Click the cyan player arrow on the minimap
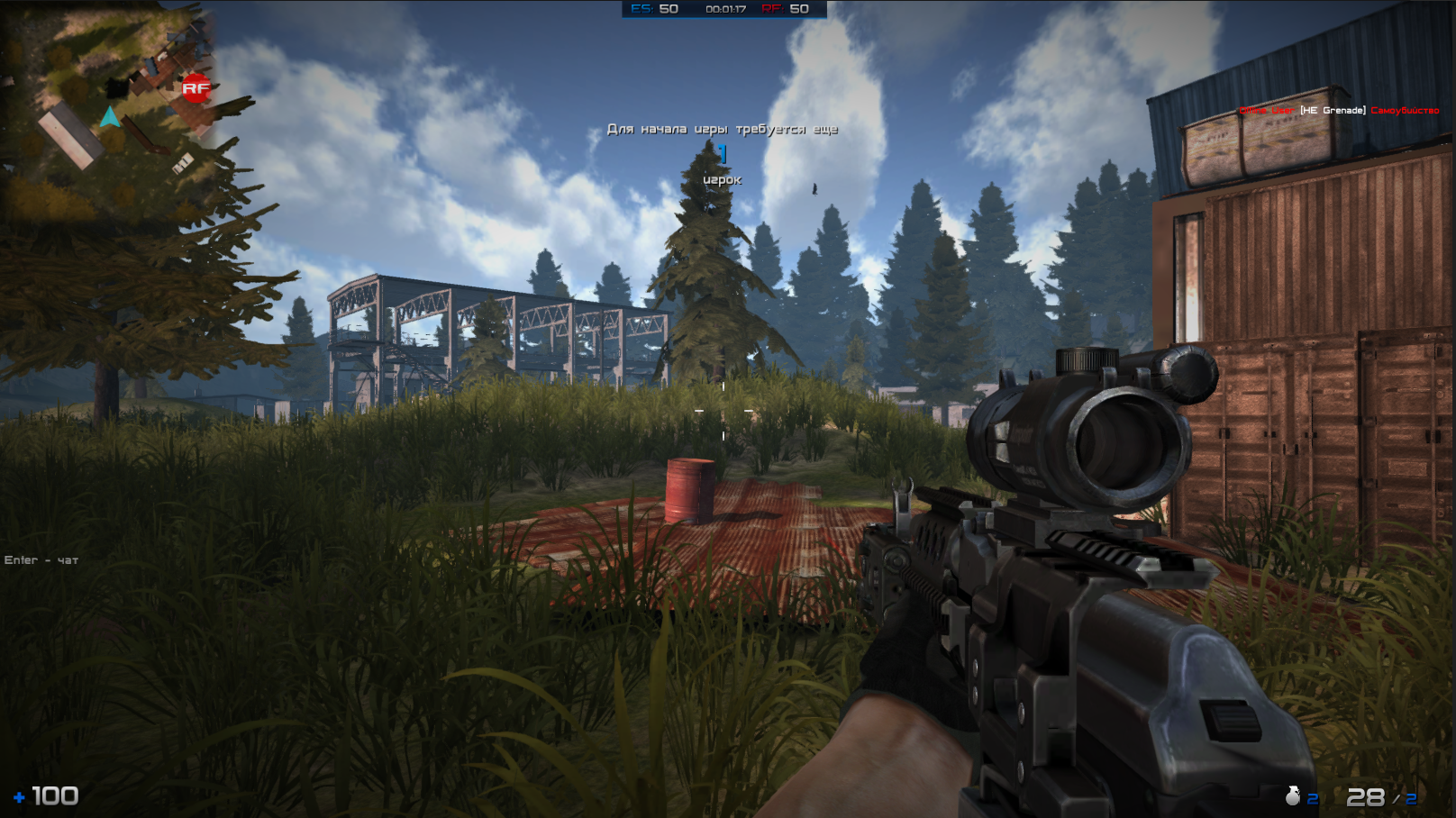1456x818 pixels. coord(111,117)
